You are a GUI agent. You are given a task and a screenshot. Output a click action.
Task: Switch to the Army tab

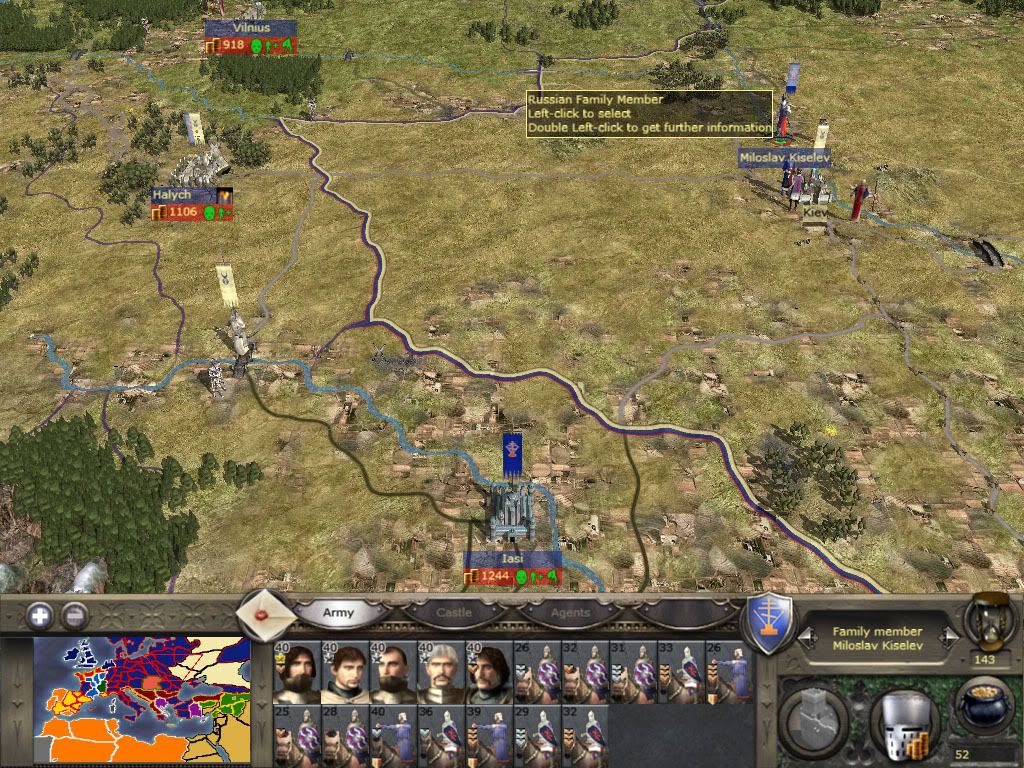tap(338, 612)
